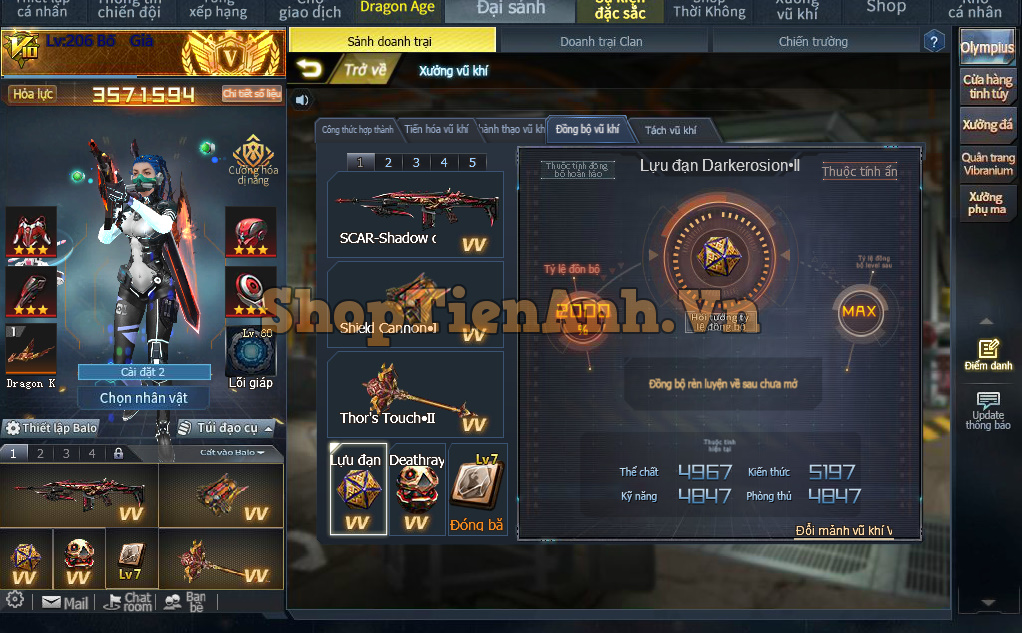
Task: Open the Xưởng đá workshop
Action: tap(986, 125)
